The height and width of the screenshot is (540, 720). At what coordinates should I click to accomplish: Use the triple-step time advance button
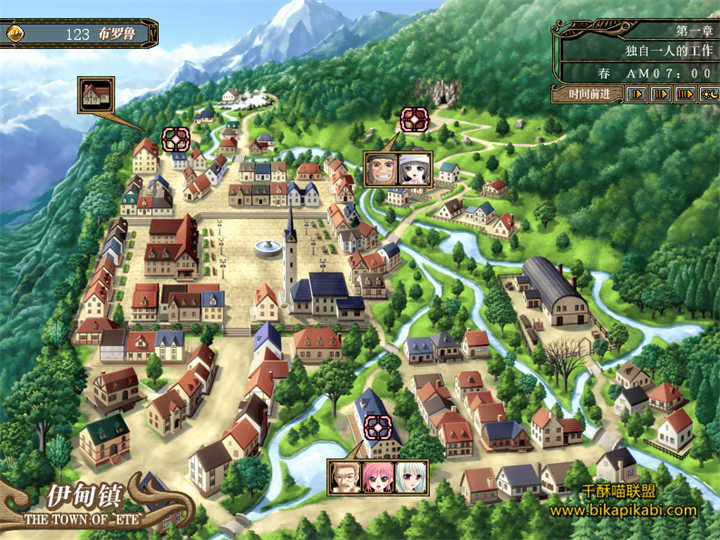(x=685, y=94)
